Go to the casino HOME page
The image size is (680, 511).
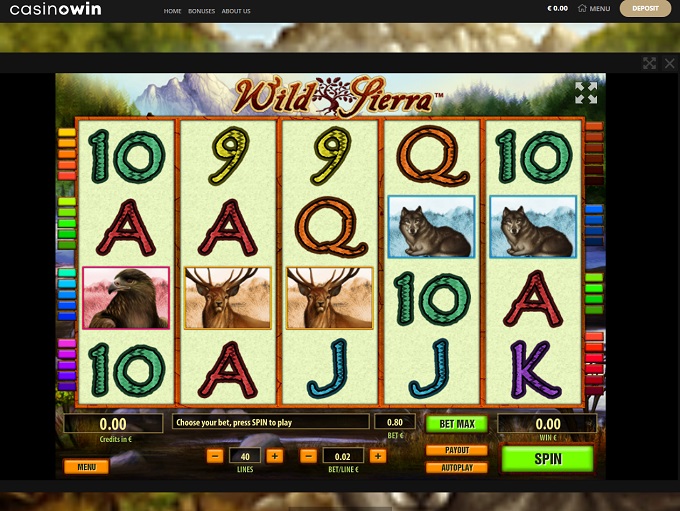point(172,11)
